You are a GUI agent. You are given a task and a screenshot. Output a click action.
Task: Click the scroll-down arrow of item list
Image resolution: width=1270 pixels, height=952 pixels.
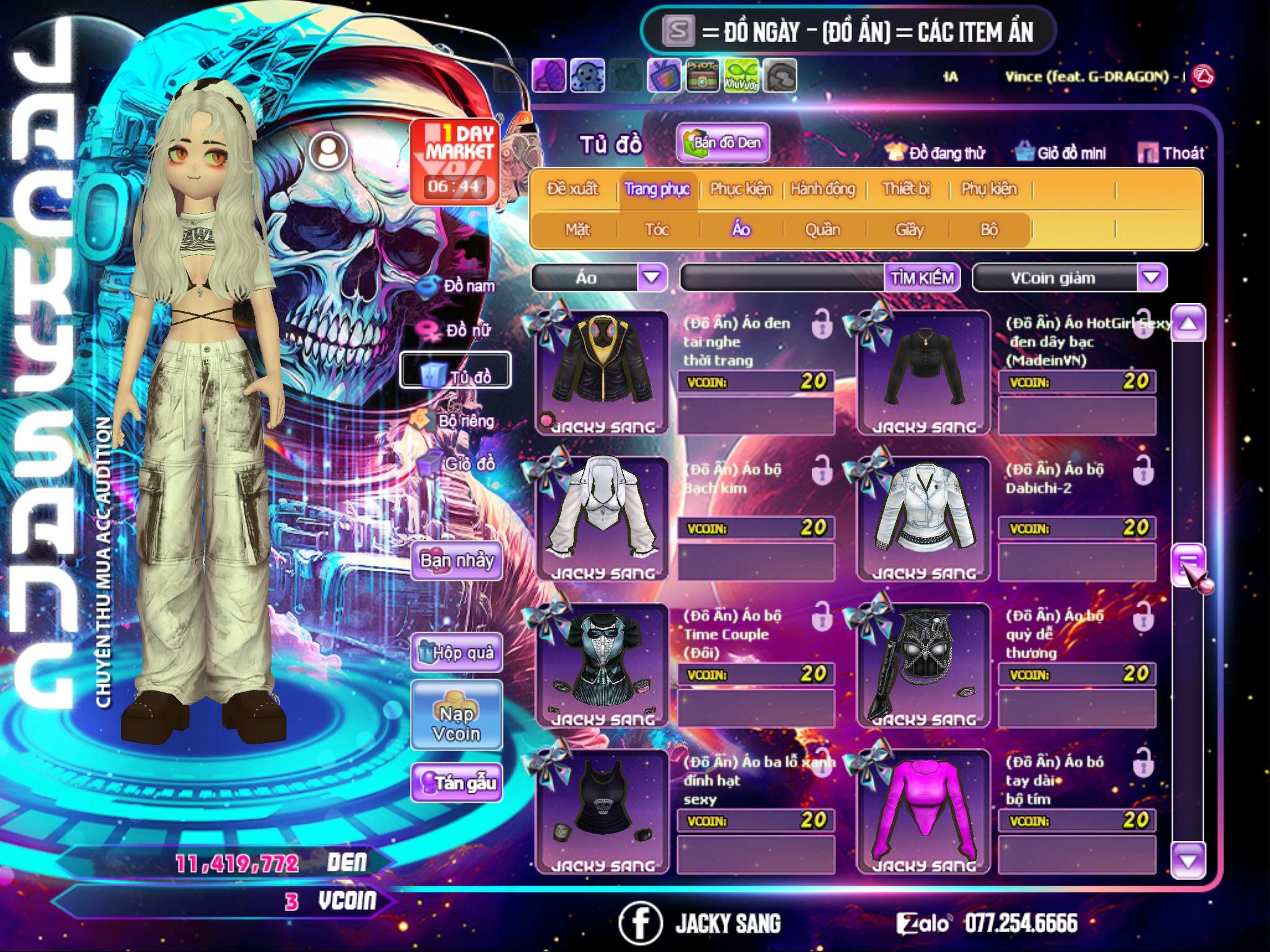tap(1188, 860)
